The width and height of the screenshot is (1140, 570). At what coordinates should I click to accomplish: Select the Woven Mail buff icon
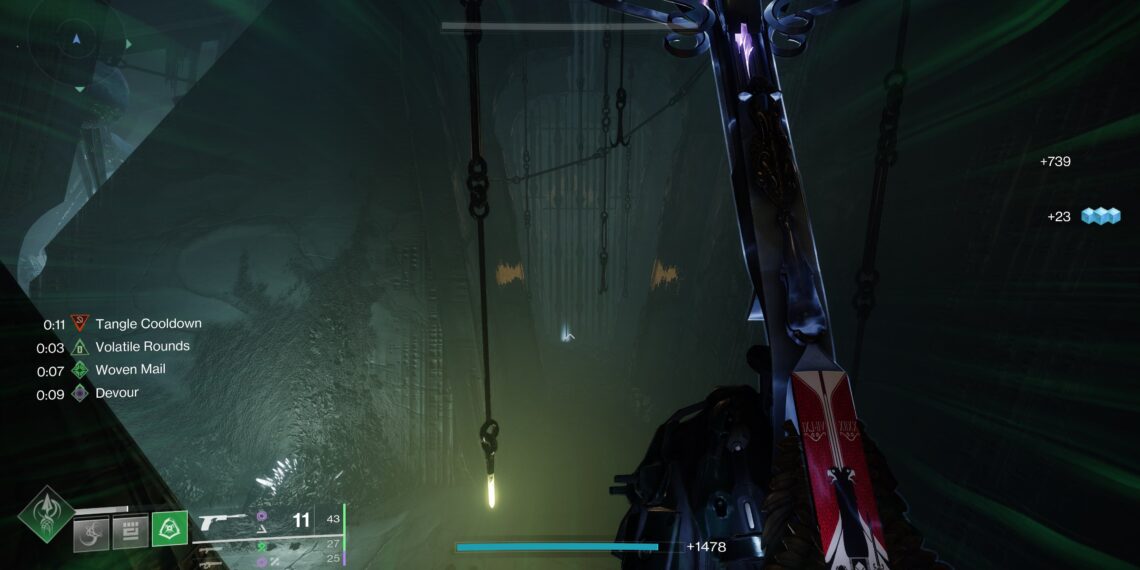[x=79, y=370]
